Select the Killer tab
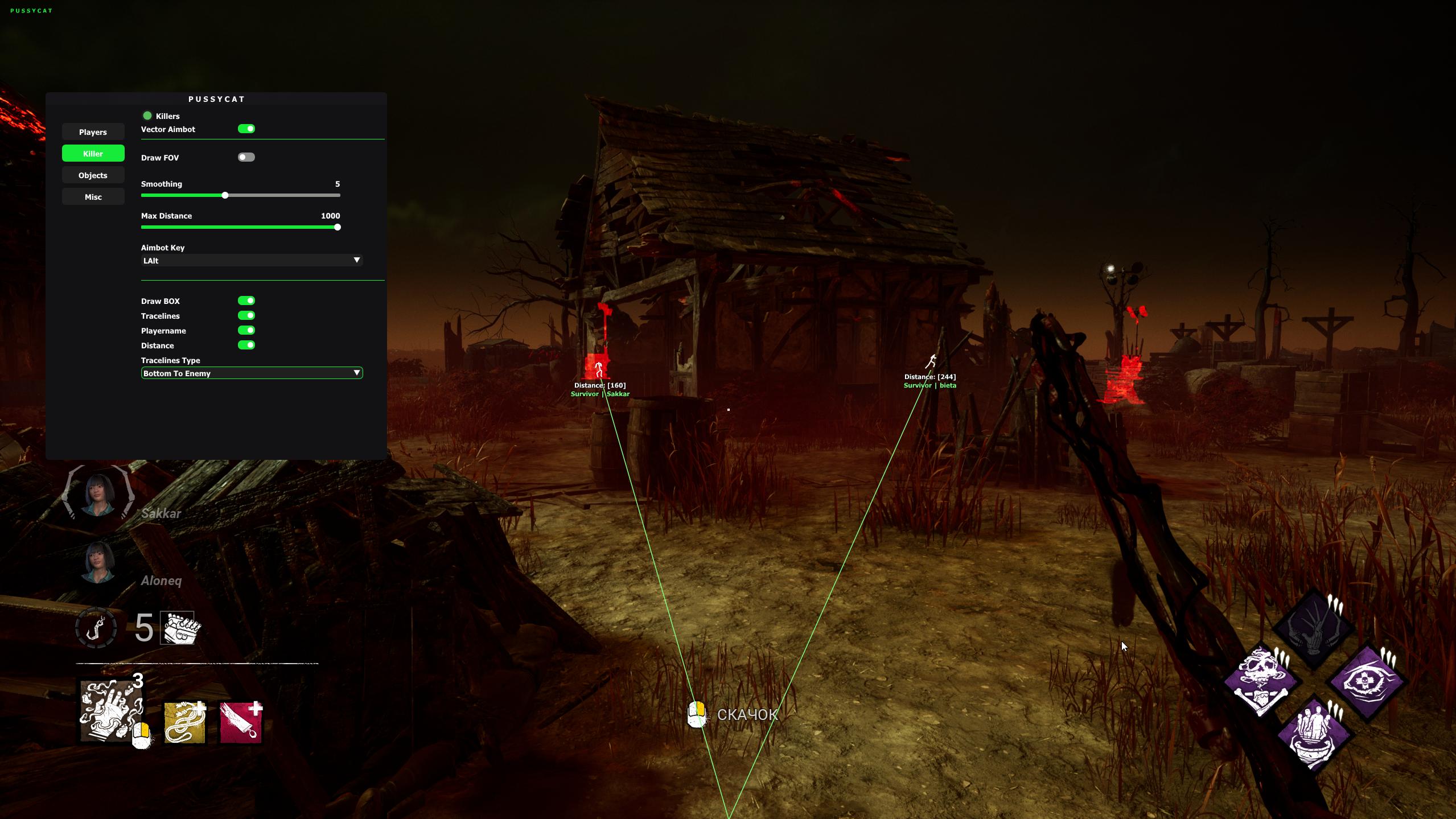1456x819 pixels. [93, 154]
